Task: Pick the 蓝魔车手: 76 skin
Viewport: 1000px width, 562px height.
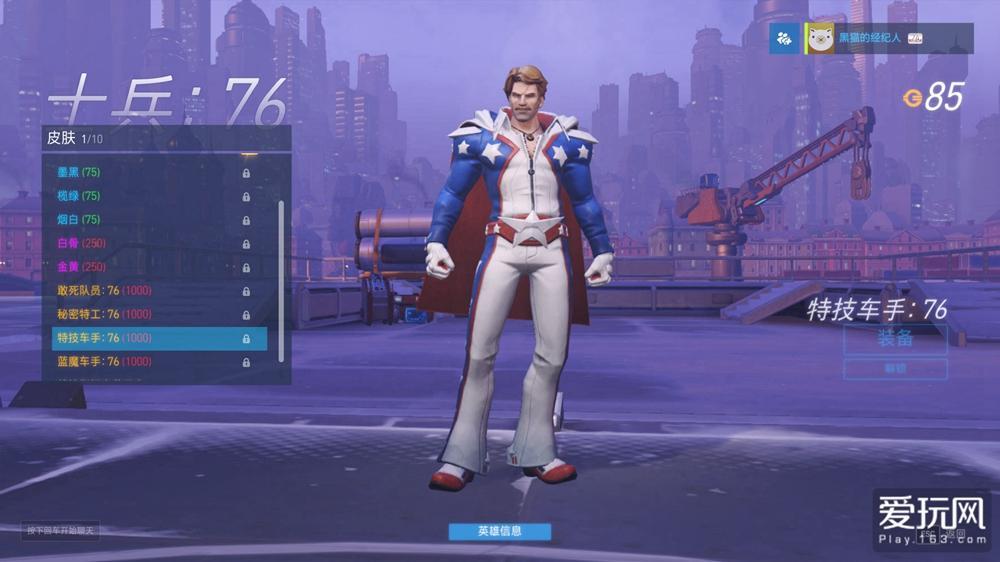Action: (150, 361)
